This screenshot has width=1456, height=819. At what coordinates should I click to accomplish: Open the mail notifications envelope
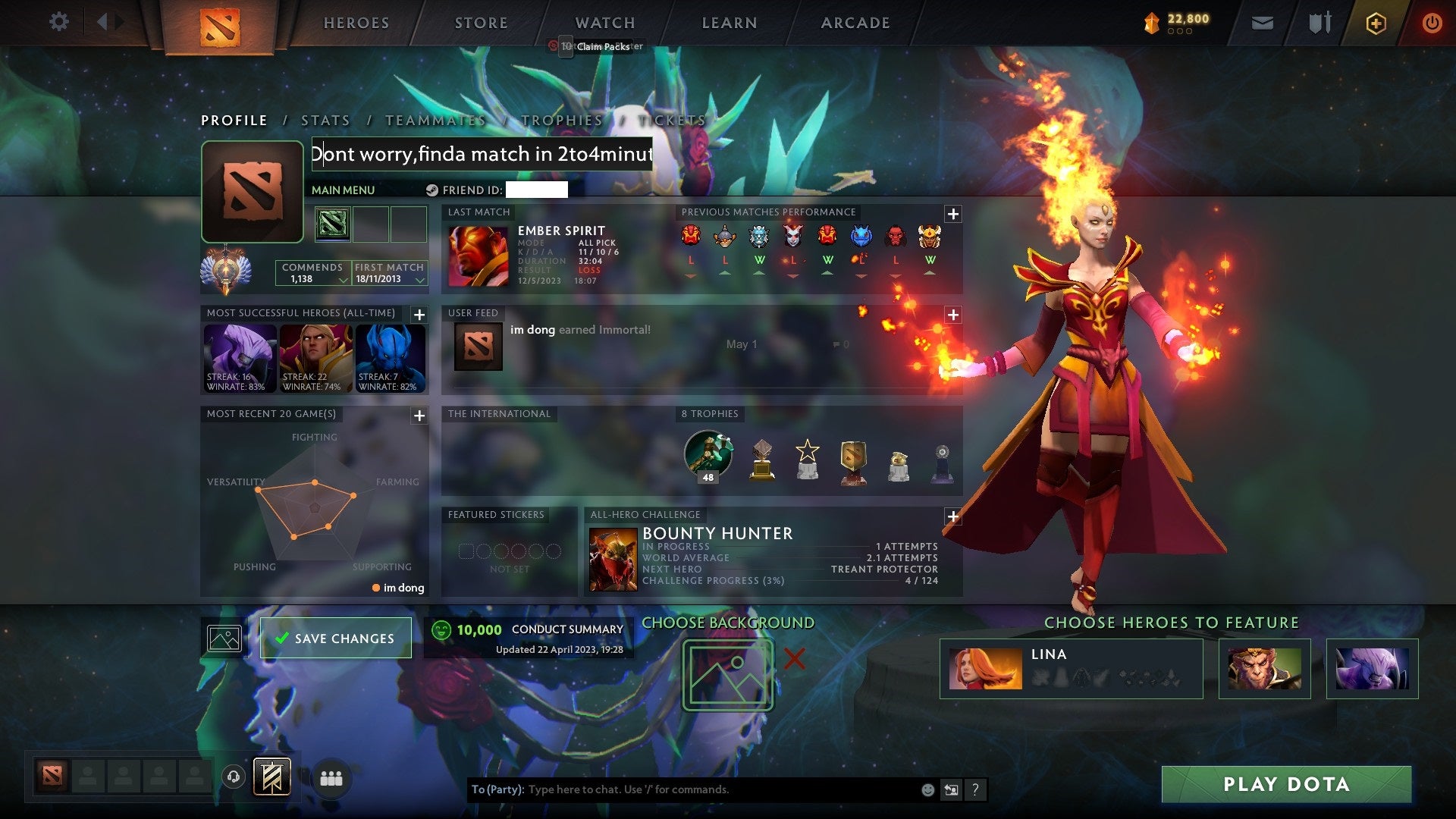coord(1263,23)
